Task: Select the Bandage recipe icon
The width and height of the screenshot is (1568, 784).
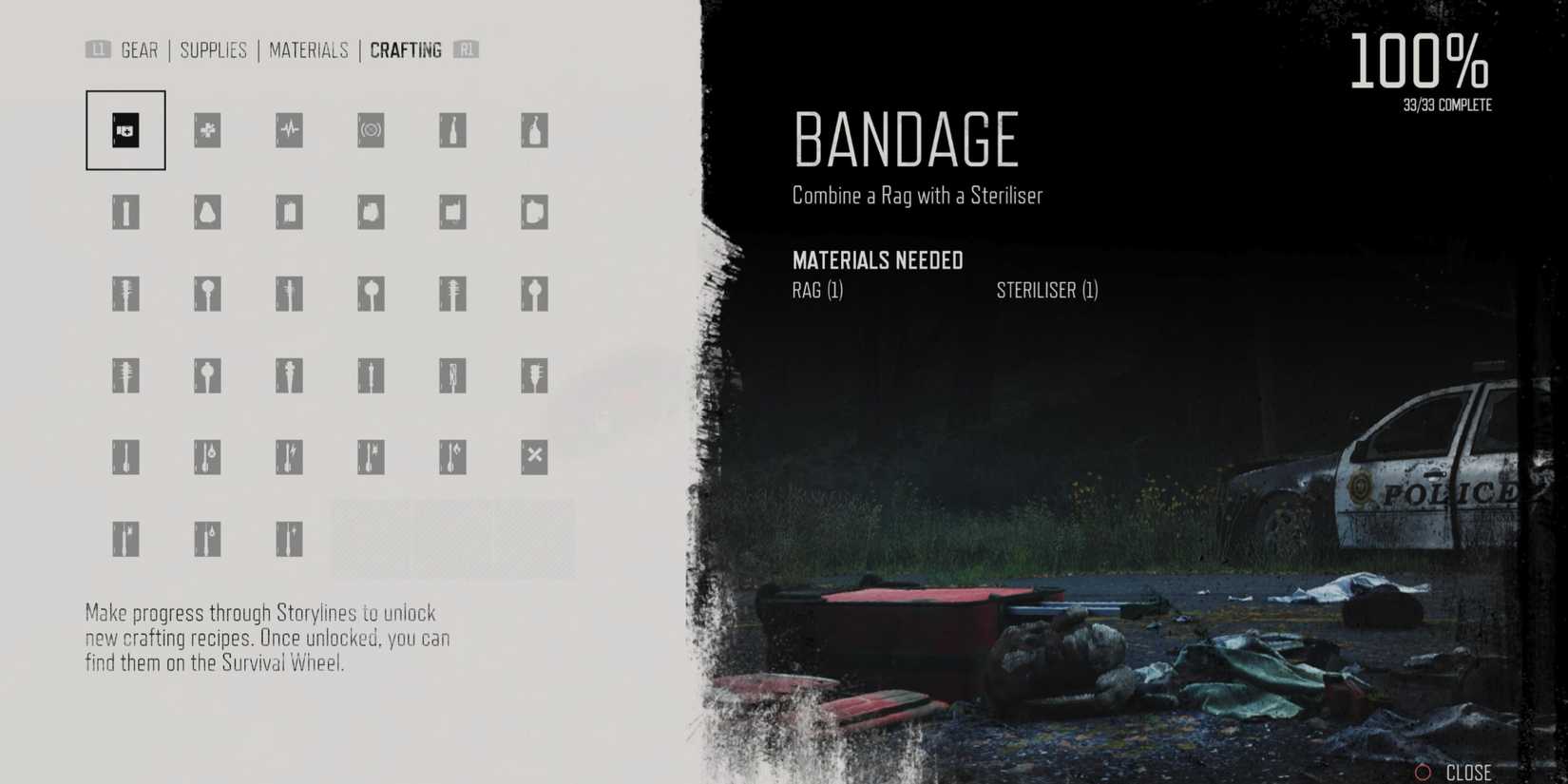Action: pyautogui.click(x=124, y=130)
